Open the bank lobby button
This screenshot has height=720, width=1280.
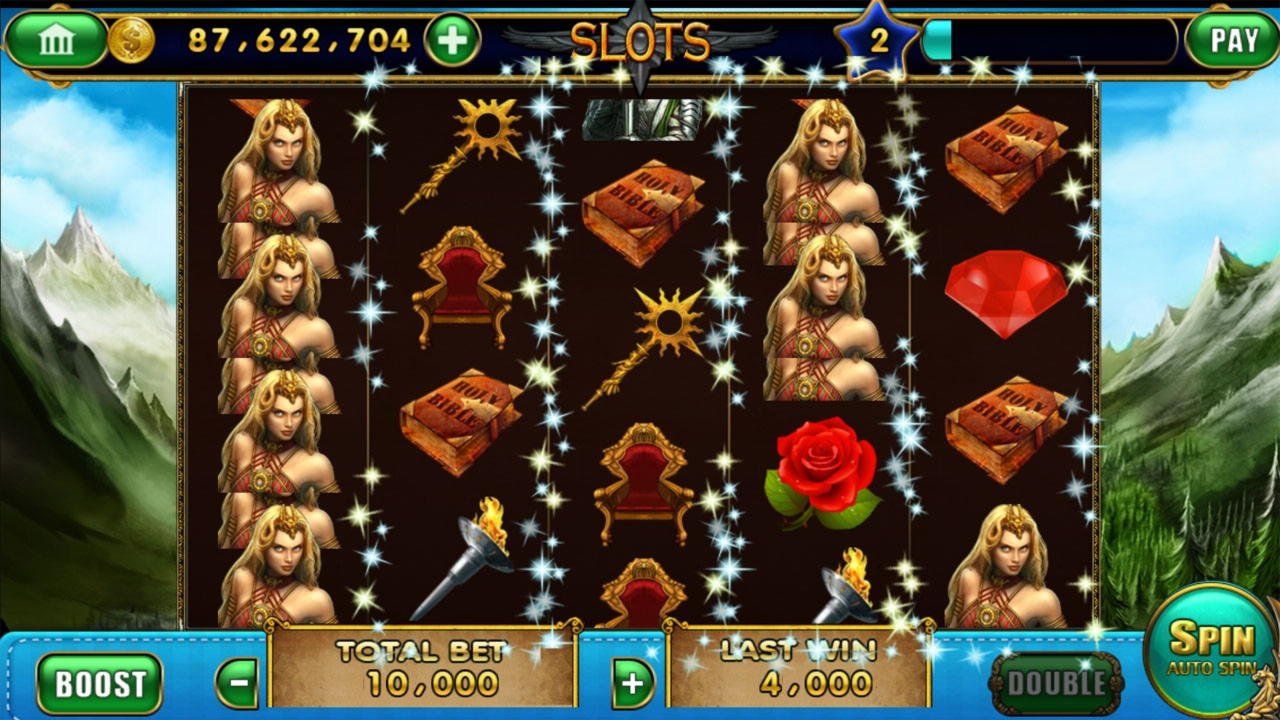click(x=55, y=40)
